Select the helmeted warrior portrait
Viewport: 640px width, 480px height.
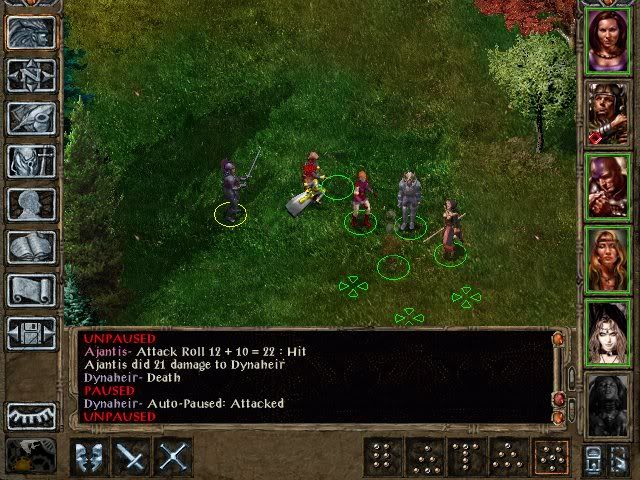click(606, 112)
